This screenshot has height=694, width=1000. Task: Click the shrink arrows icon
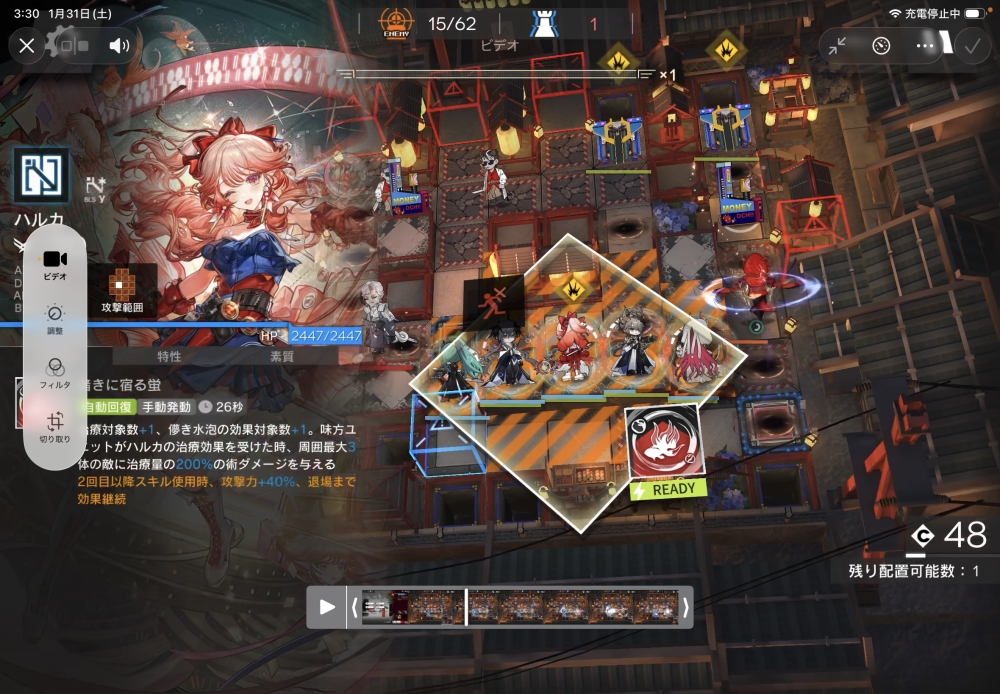click(837, 45)
